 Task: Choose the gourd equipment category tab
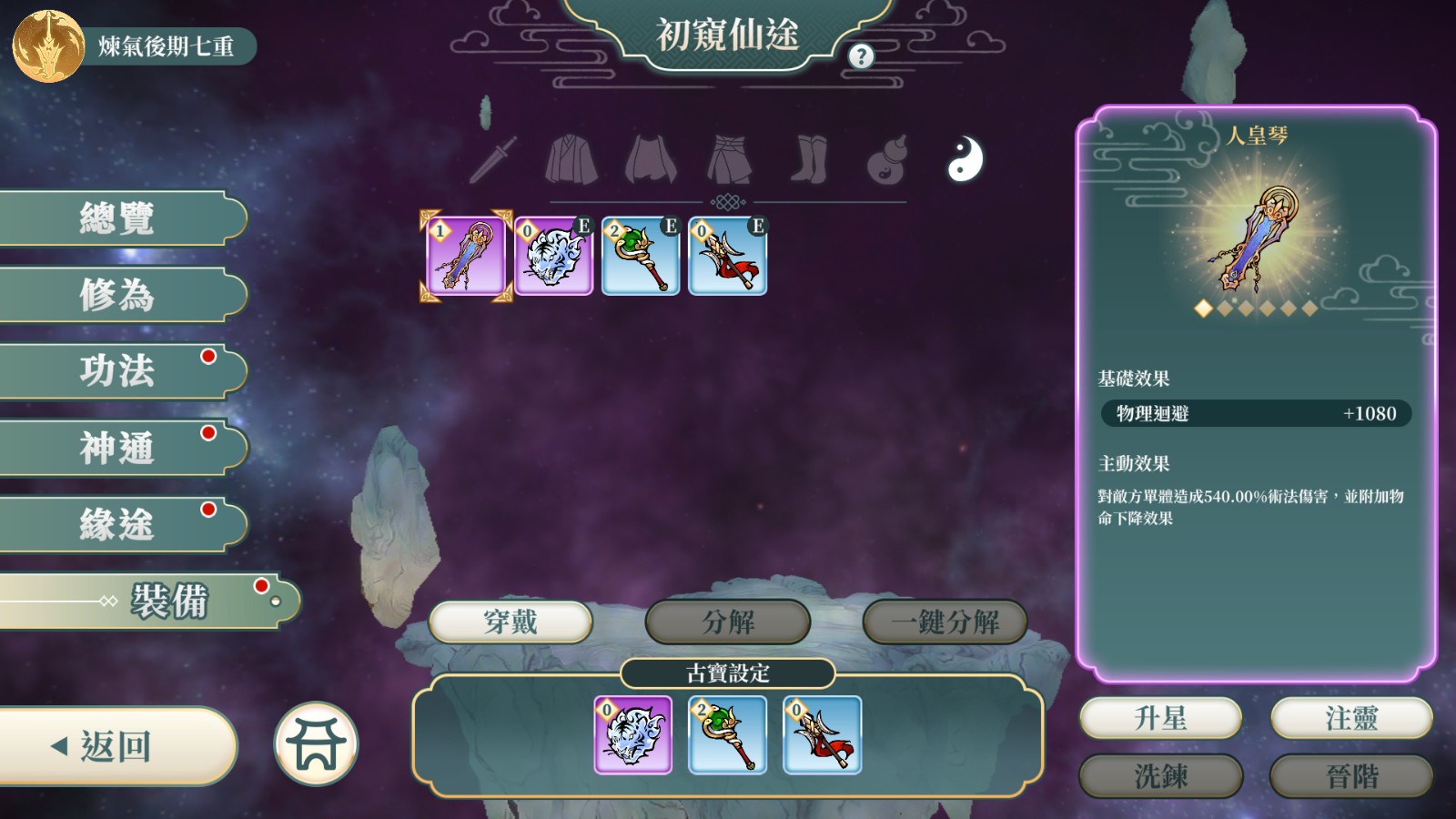pyautogui.click(x=887, y=160)
